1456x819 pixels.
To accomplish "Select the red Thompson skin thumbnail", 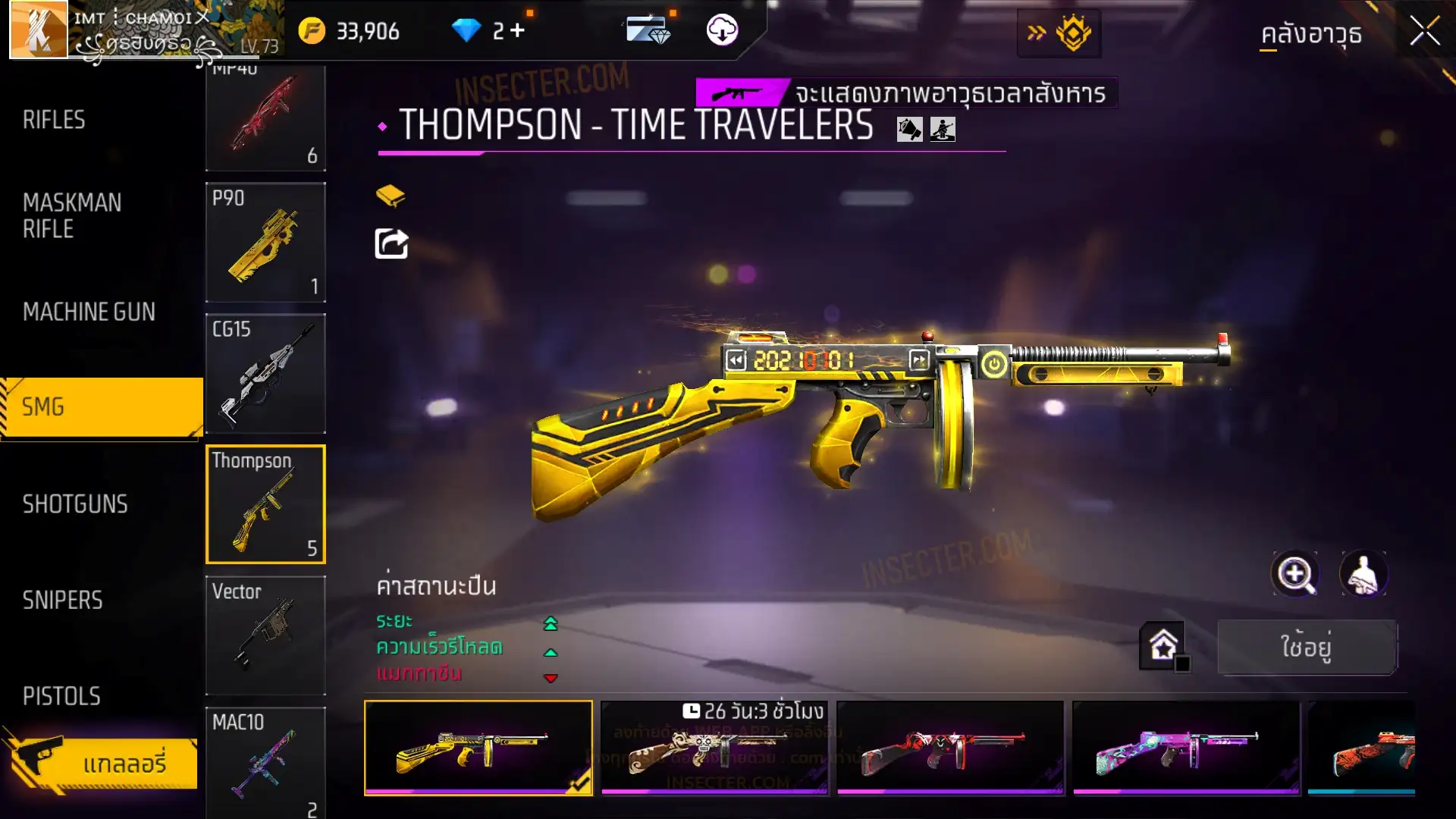I will click(x=950, y=748).
